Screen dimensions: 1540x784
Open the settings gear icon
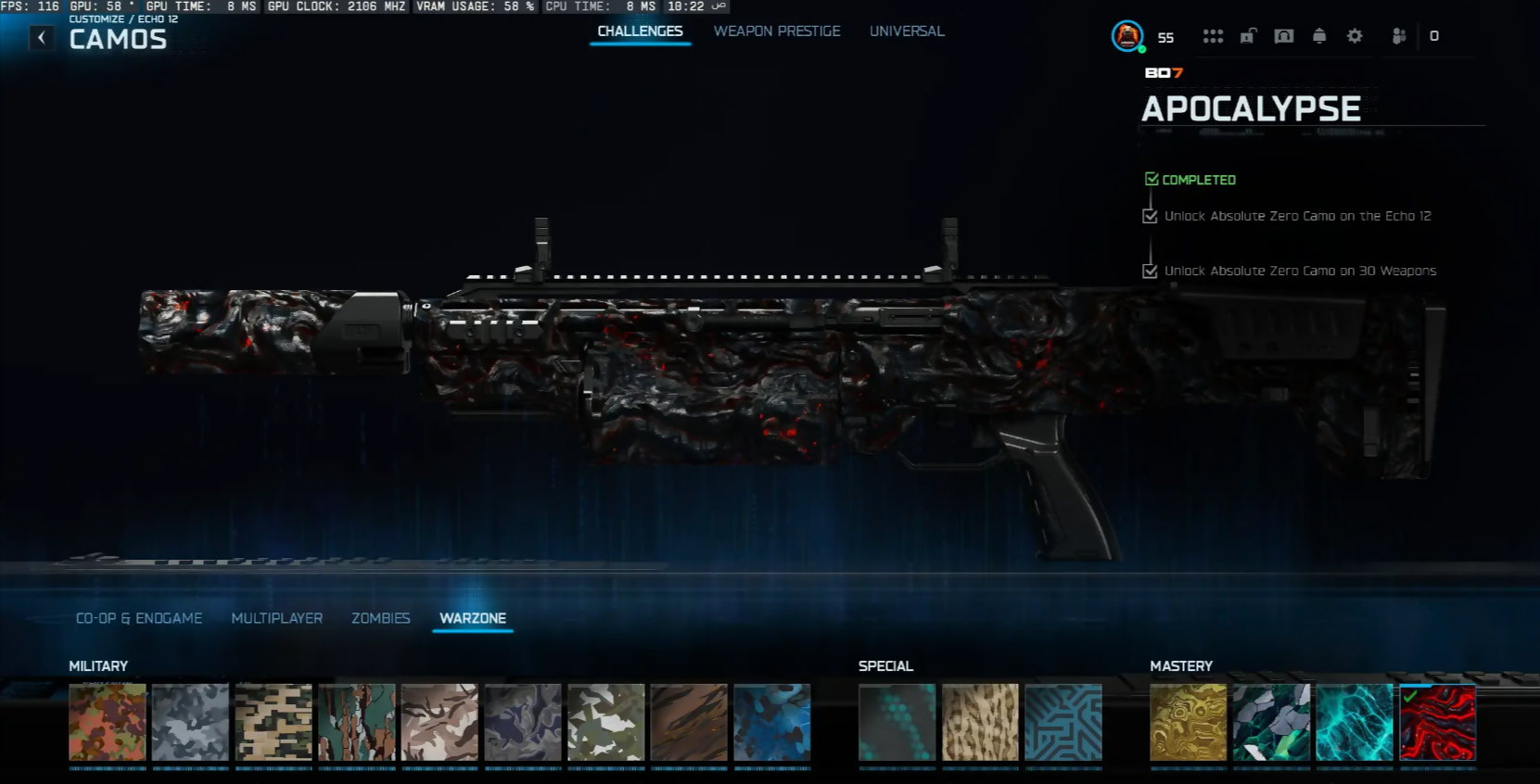1355,36
